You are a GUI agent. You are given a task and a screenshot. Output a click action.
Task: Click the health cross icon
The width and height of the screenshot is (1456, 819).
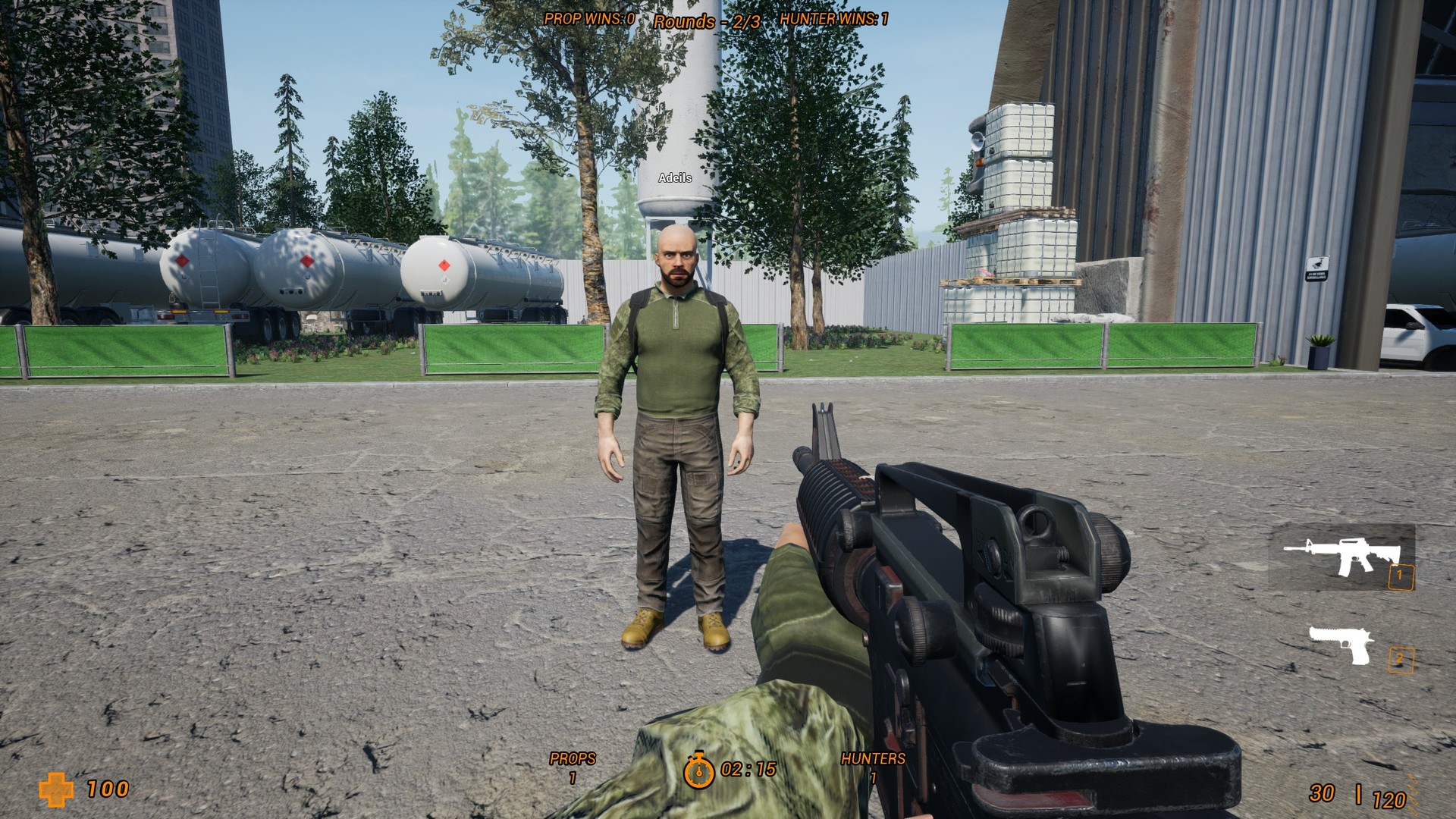pyautogui.click(x=55, y=791)
